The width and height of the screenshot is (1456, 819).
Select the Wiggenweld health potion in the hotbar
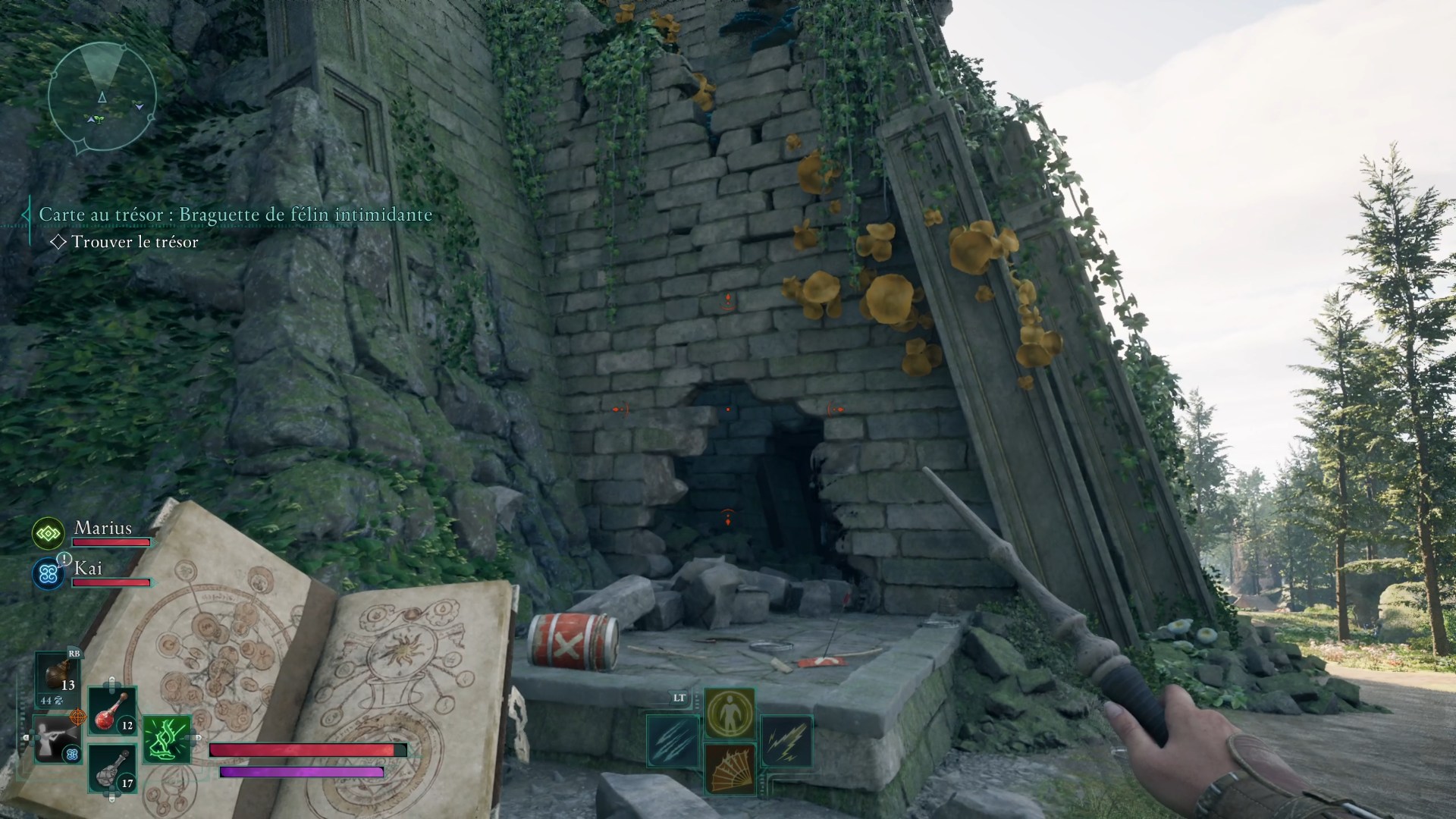pyautogui.click(x=111, y=714)
